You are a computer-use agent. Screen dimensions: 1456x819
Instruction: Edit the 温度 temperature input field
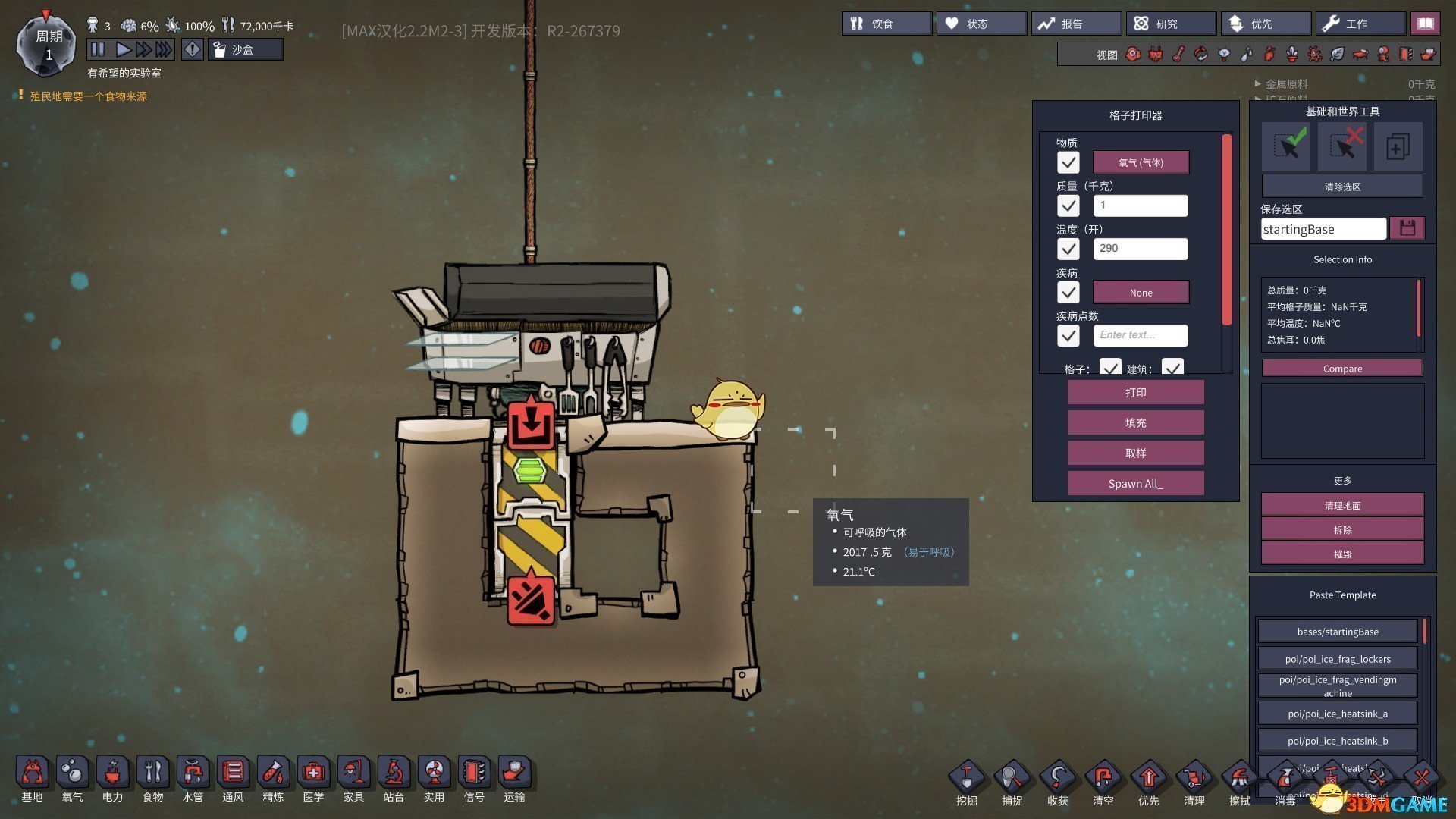tap(1140, 249)
